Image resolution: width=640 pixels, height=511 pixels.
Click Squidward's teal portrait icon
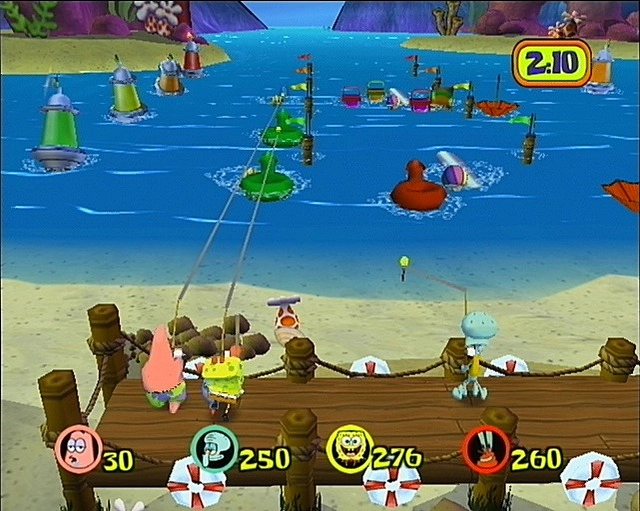[x=213, y=448]
